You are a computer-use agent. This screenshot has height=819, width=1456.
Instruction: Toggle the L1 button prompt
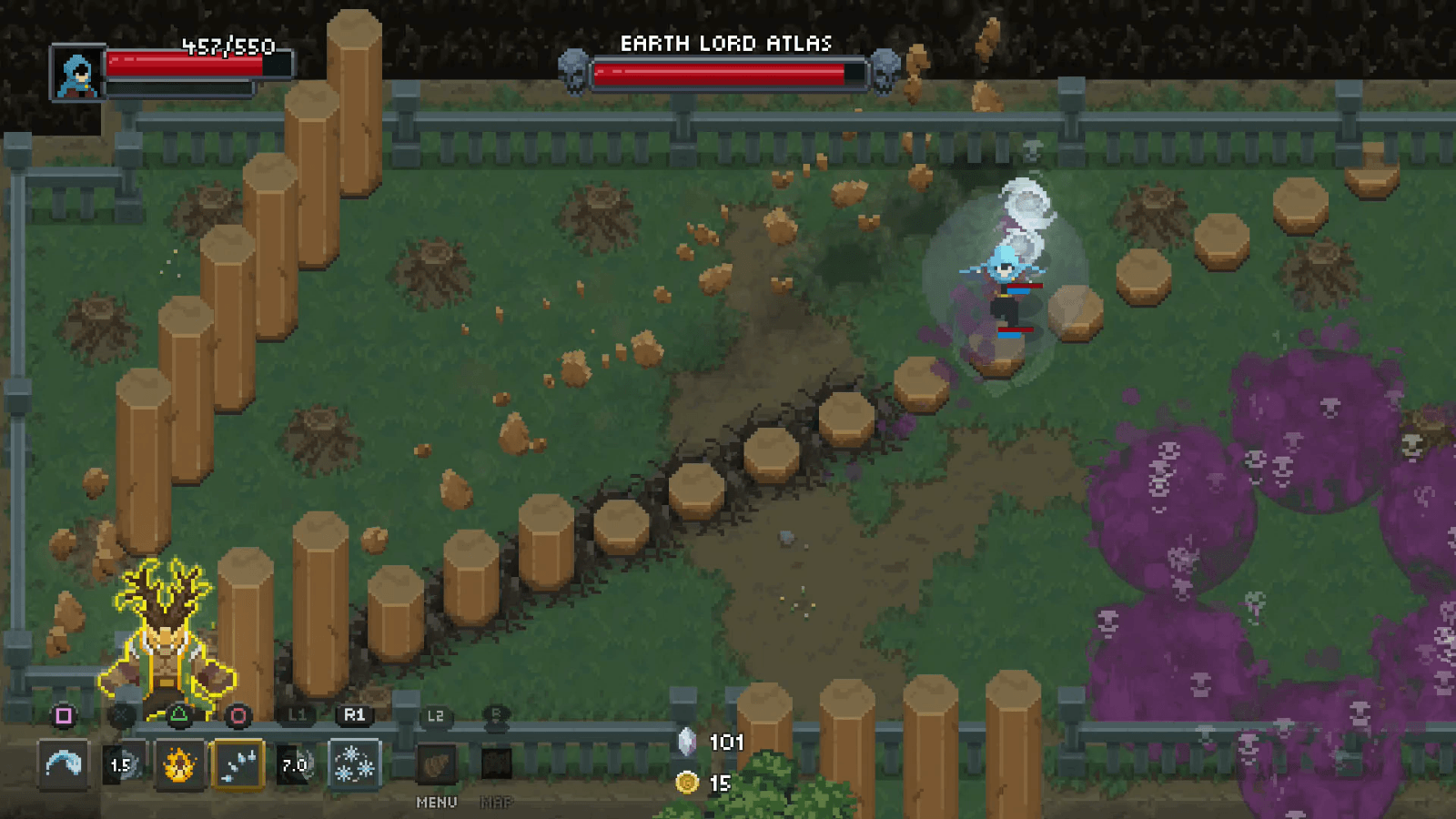pyautogui.click(x=298, y=715)
